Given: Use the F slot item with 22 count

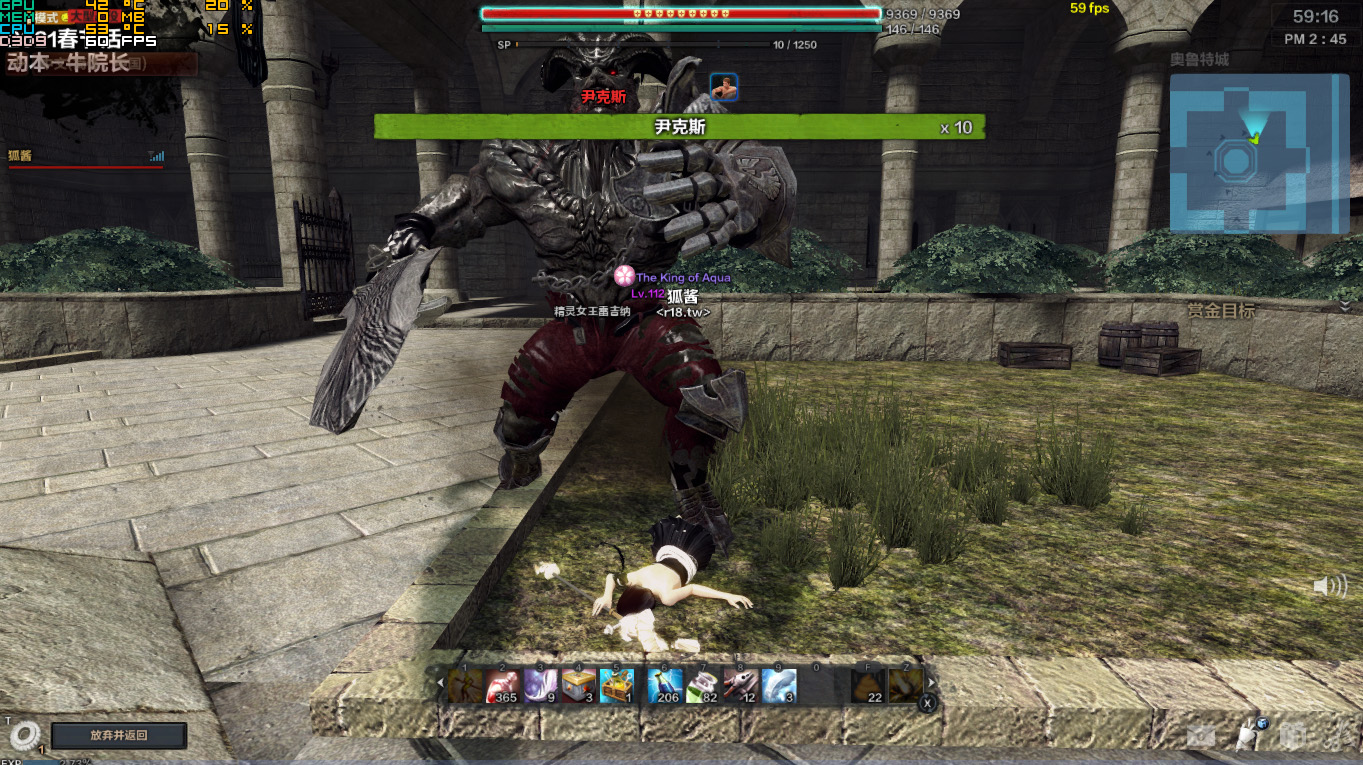Looking at the screenshot, I should tap(867, 686).
